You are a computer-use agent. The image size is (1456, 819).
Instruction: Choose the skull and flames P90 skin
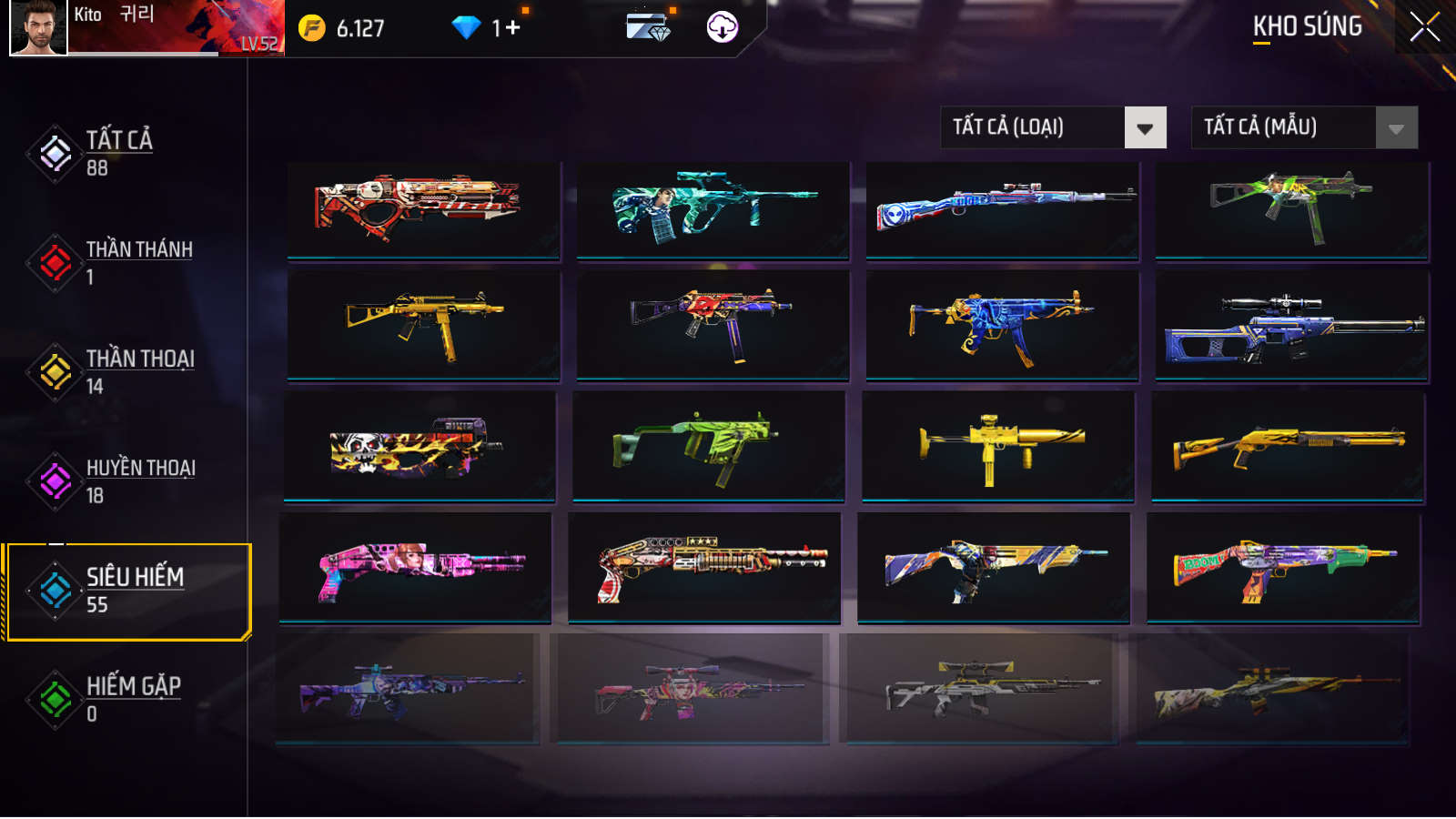[x=420, y=446]
